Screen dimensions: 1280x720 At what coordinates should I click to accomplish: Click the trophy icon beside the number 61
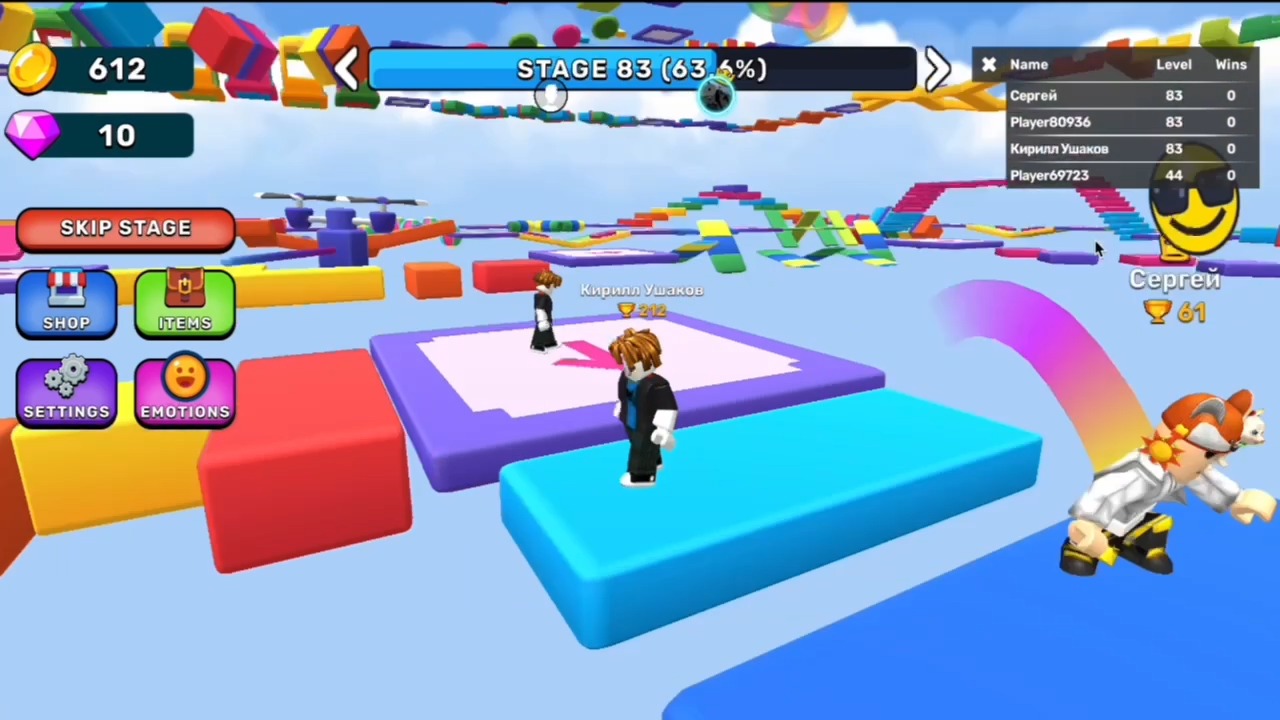click(1157, 313)
